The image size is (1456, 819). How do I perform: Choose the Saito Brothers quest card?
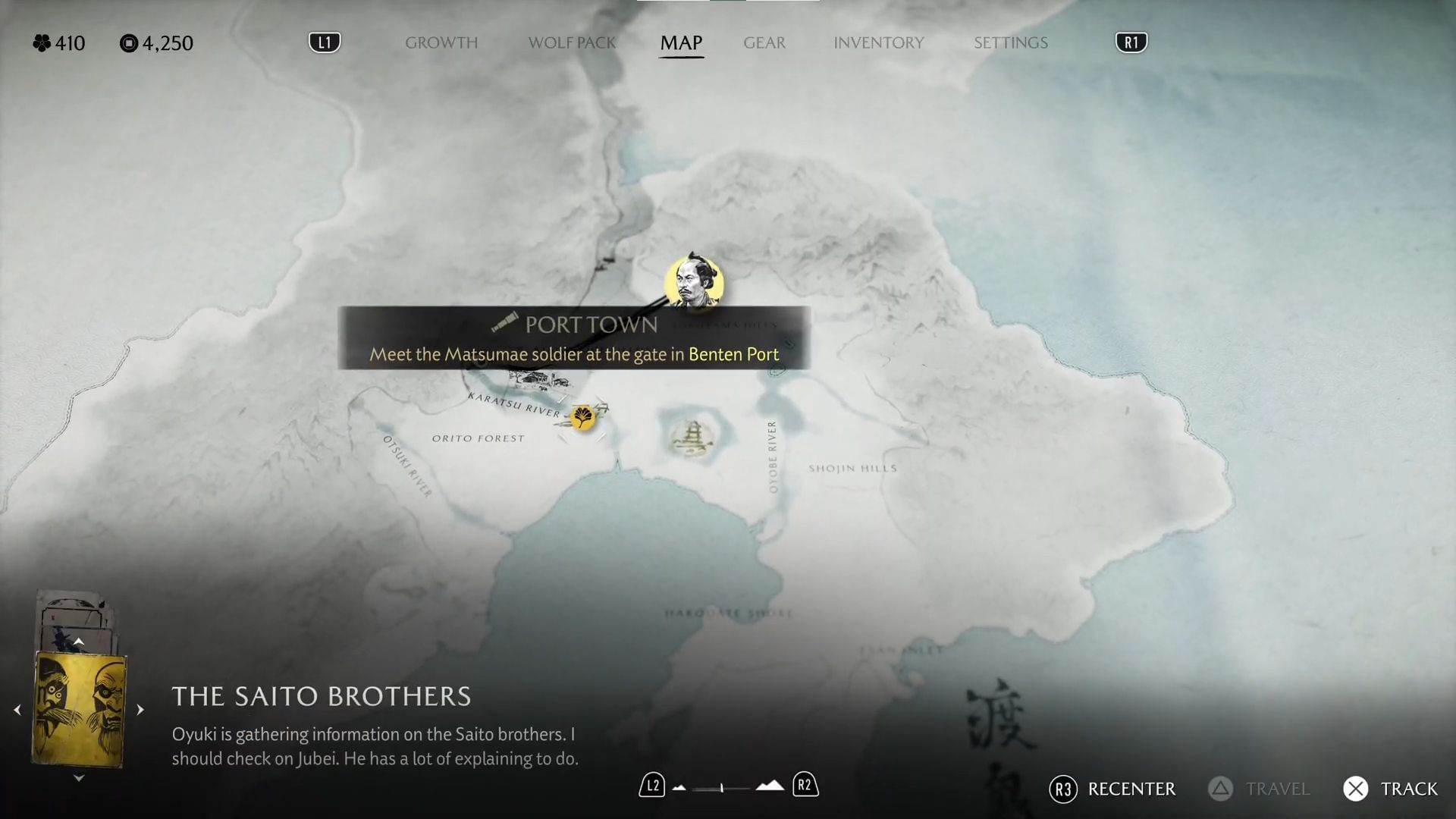pyautogui.click(x=79, y=710)
